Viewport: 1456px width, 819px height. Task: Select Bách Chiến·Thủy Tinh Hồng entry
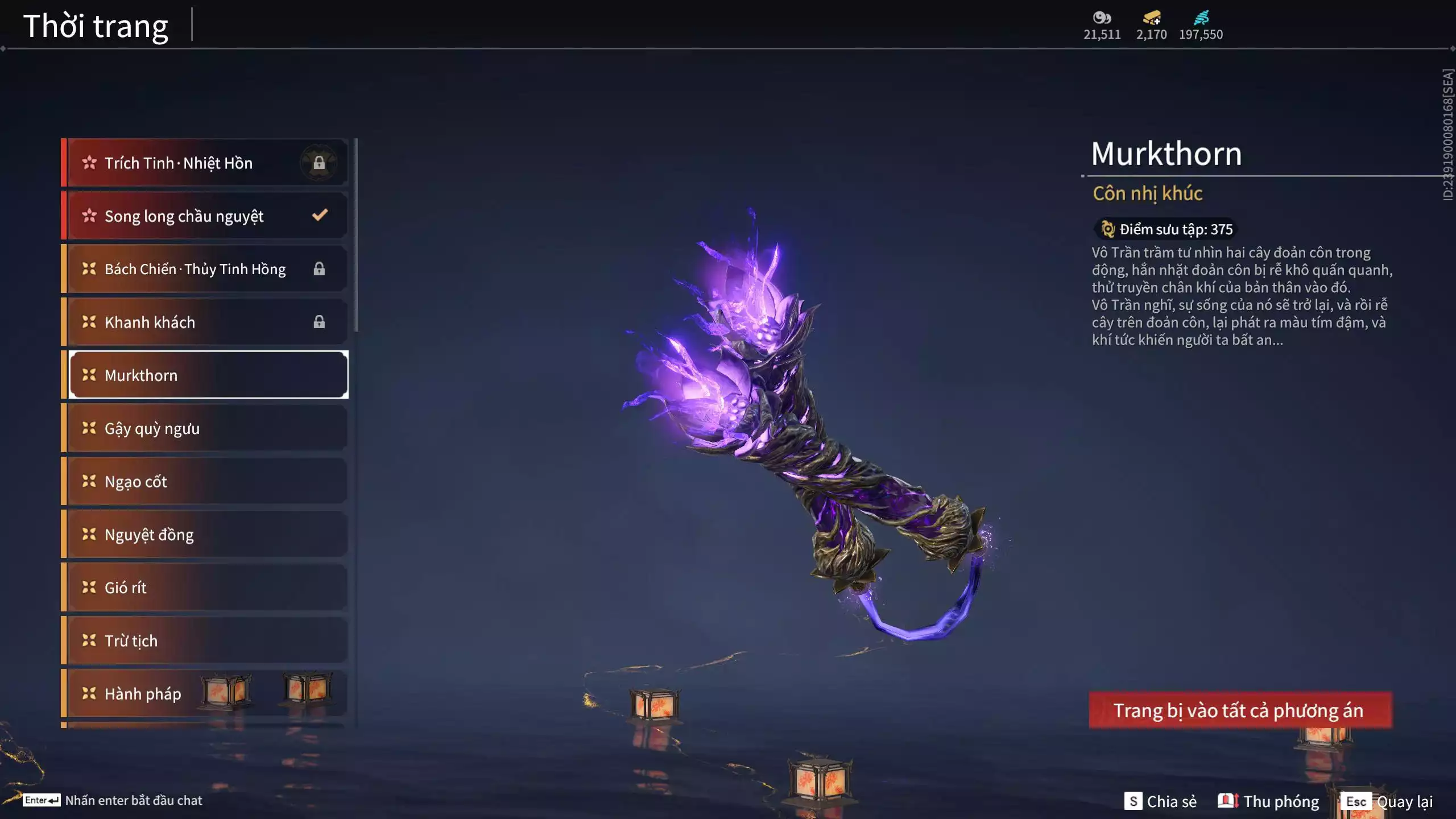pos(205,268)
